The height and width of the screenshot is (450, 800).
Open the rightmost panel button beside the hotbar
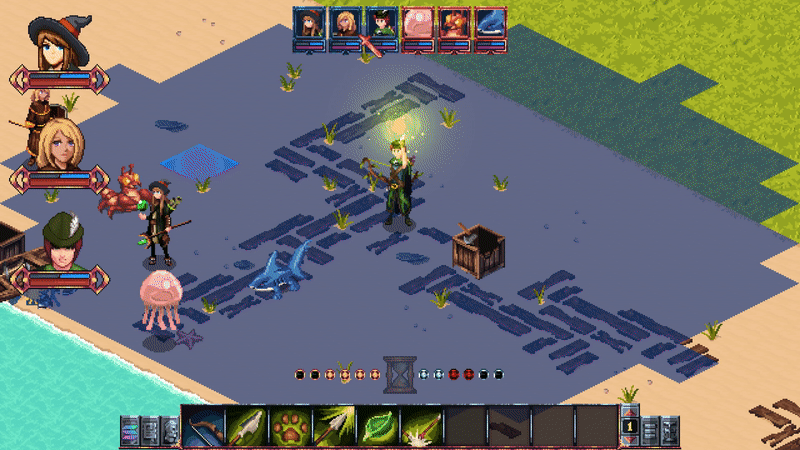coord(671,430)
